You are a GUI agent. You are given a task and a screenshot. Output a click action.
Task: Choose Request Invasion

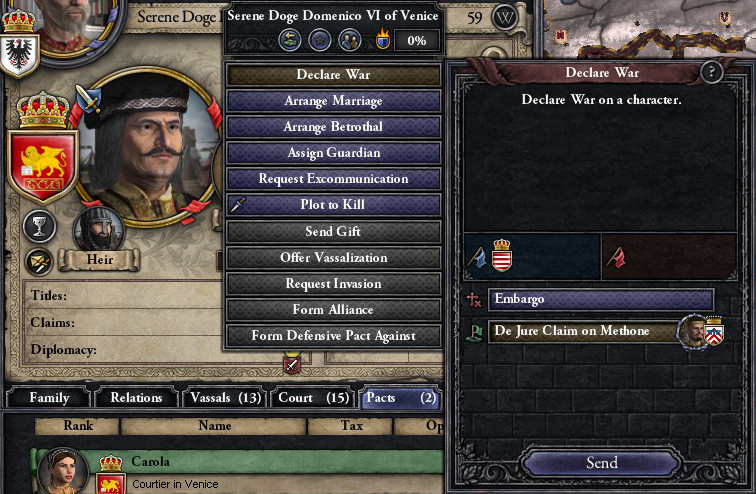pyautogui.click(x=333, y=283)
